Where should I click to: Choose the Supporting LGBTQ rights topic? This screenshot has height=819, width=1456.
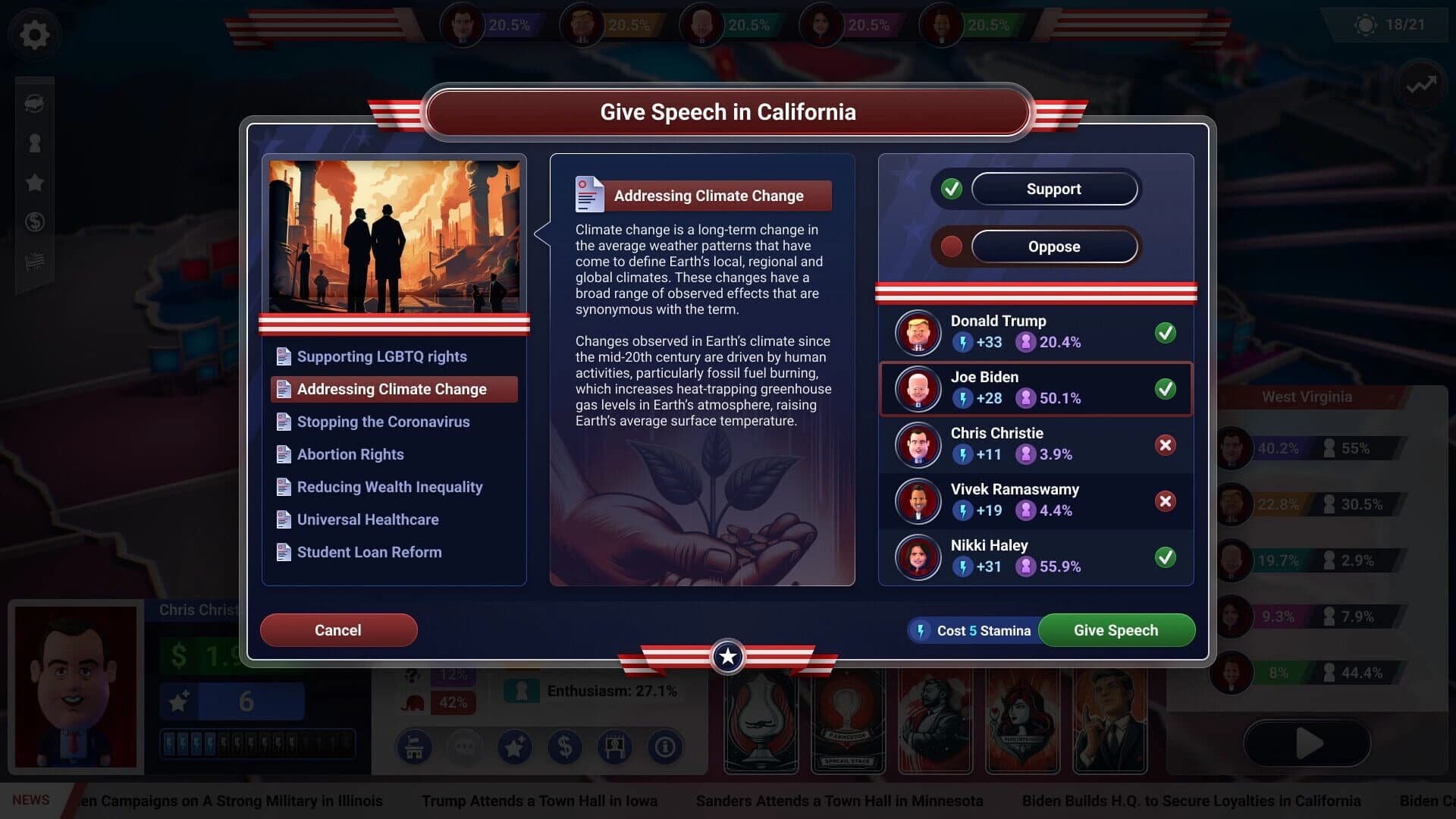pos(382,356)
